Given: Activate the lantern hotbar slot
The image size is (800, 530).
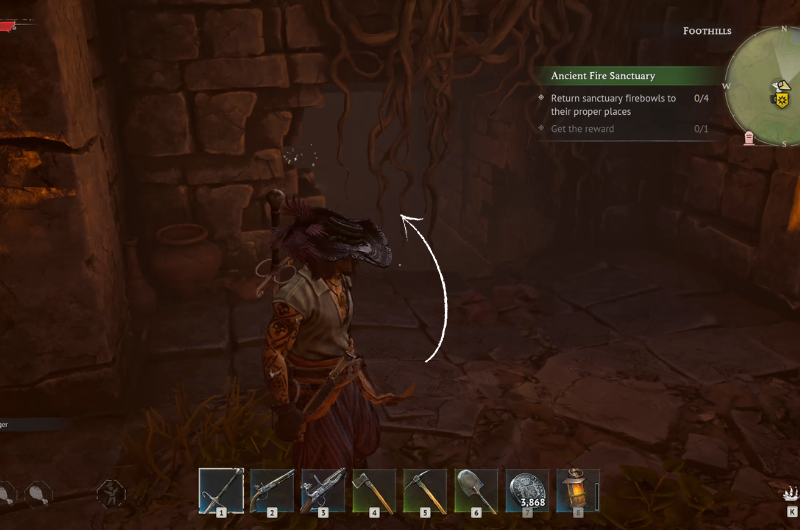Looking at the screenshot, I should [577, 490].
